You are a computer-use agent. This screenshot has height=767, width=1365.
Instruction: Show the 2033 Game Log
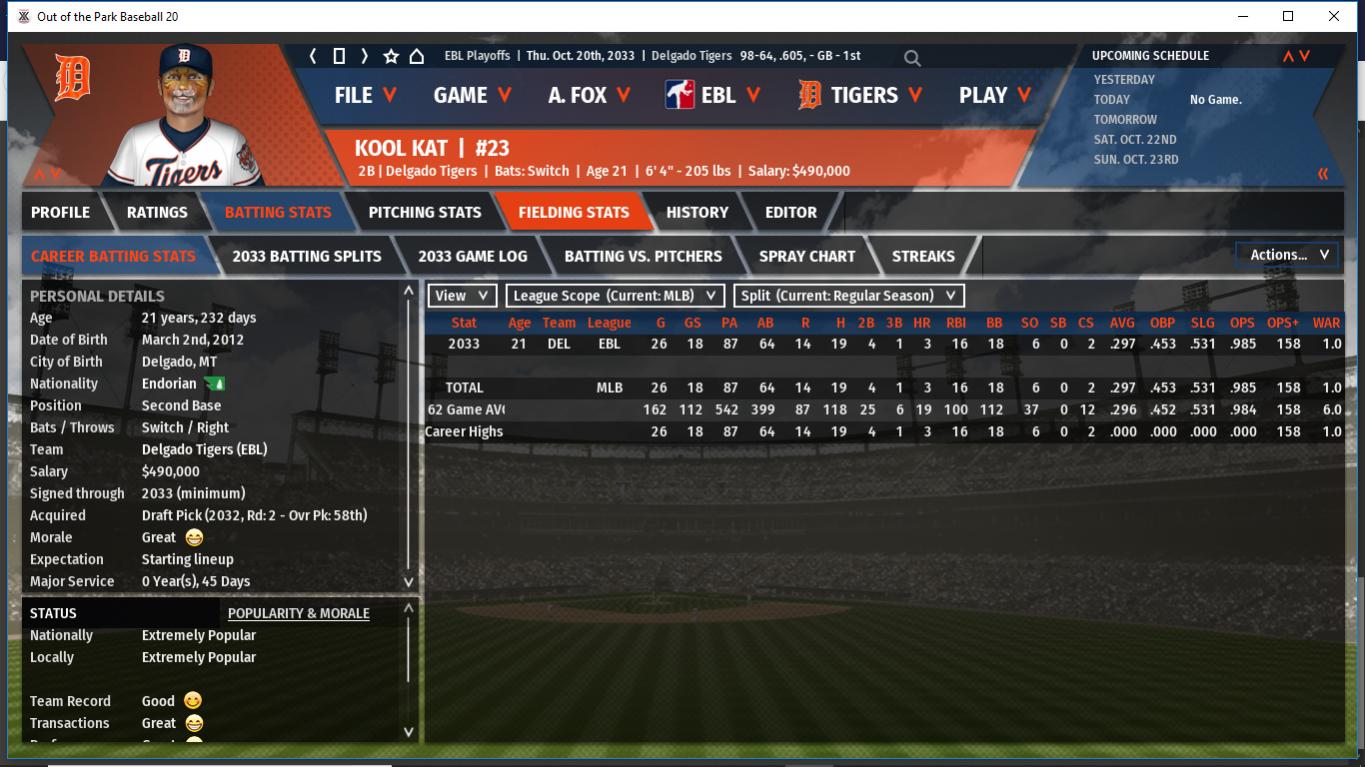472,256
